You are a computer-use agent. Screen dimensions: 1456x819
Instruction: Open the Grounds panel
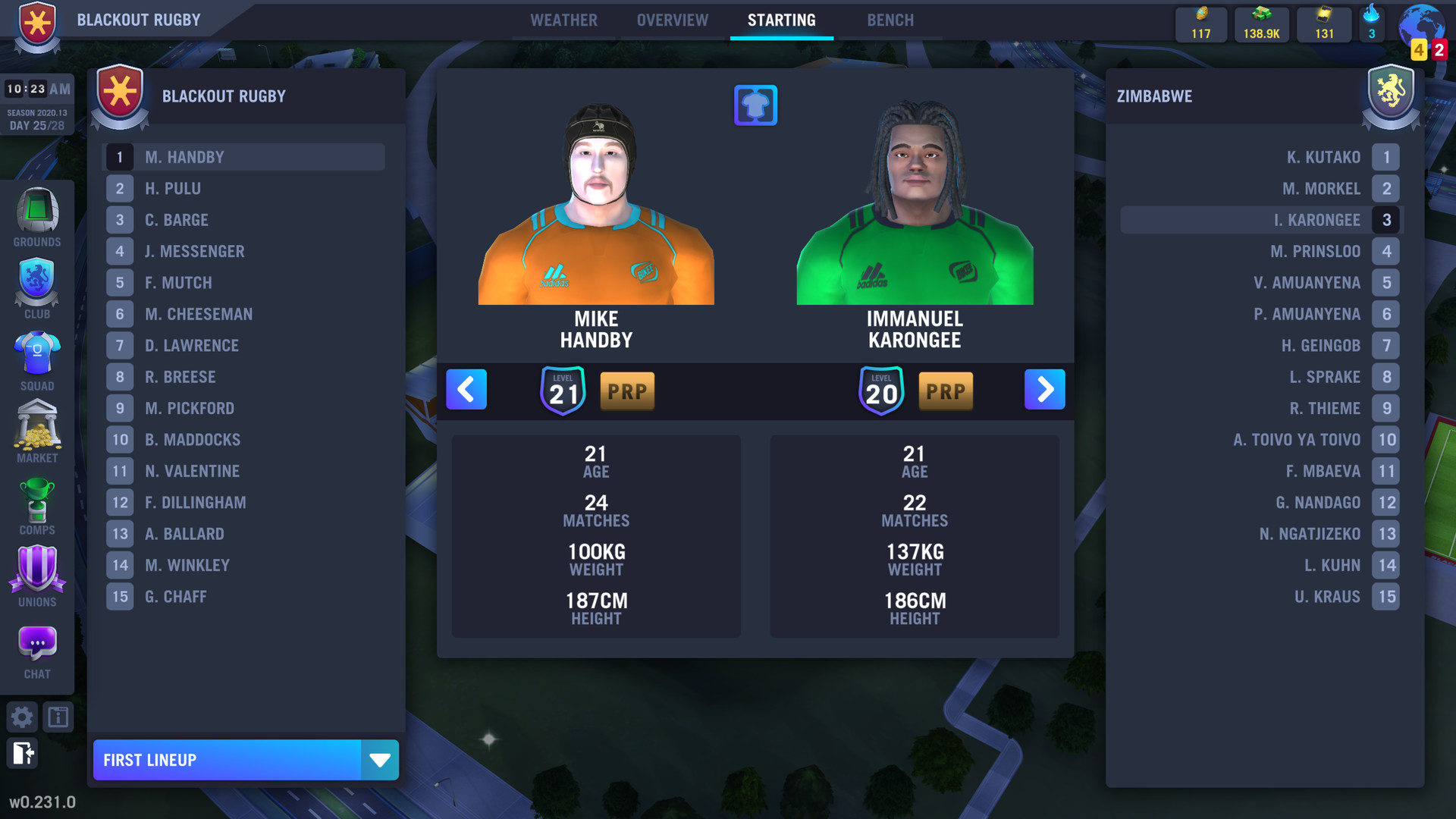pos(36,218)
